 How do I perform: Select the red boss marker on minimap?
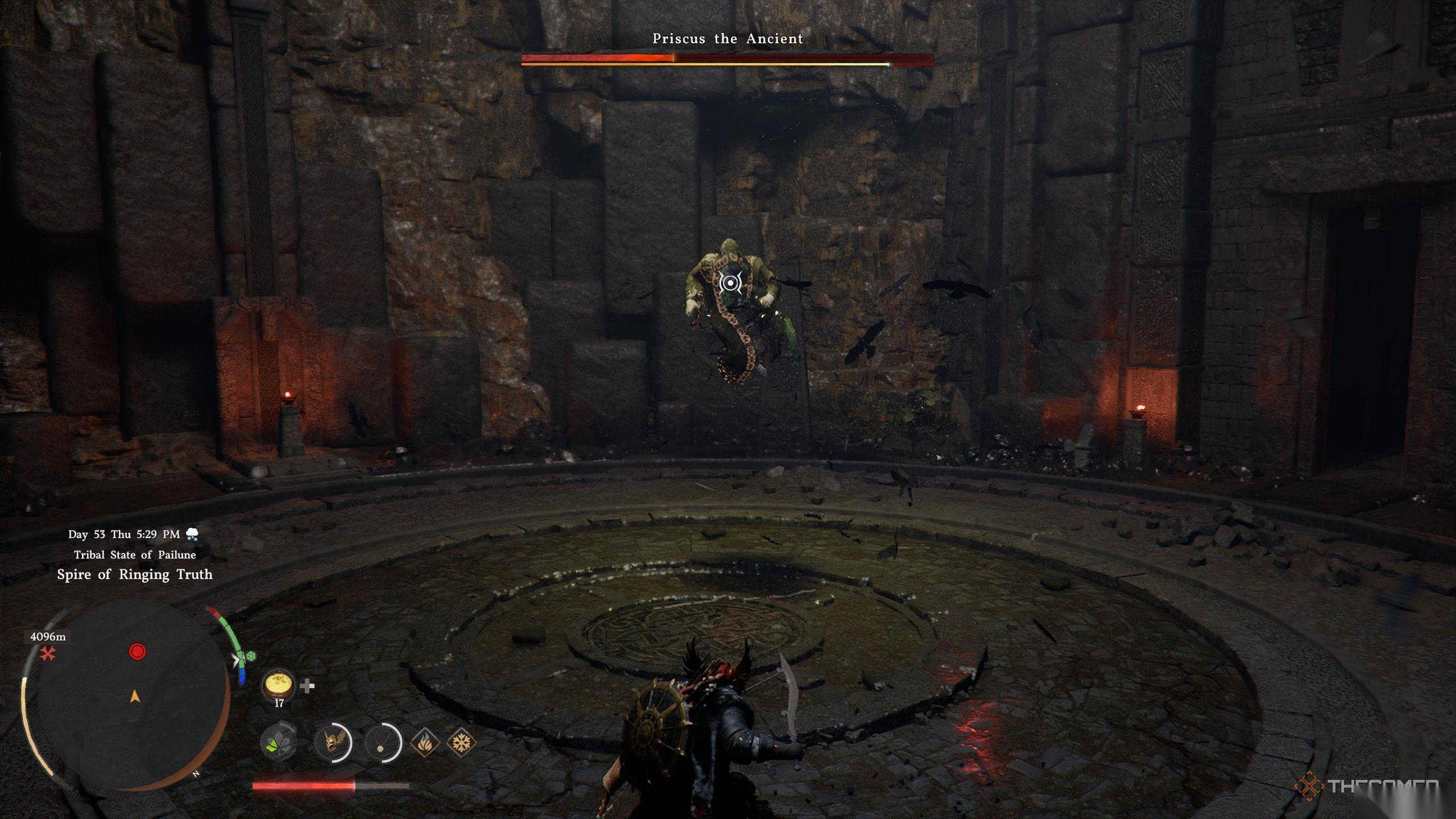(138, 651)
